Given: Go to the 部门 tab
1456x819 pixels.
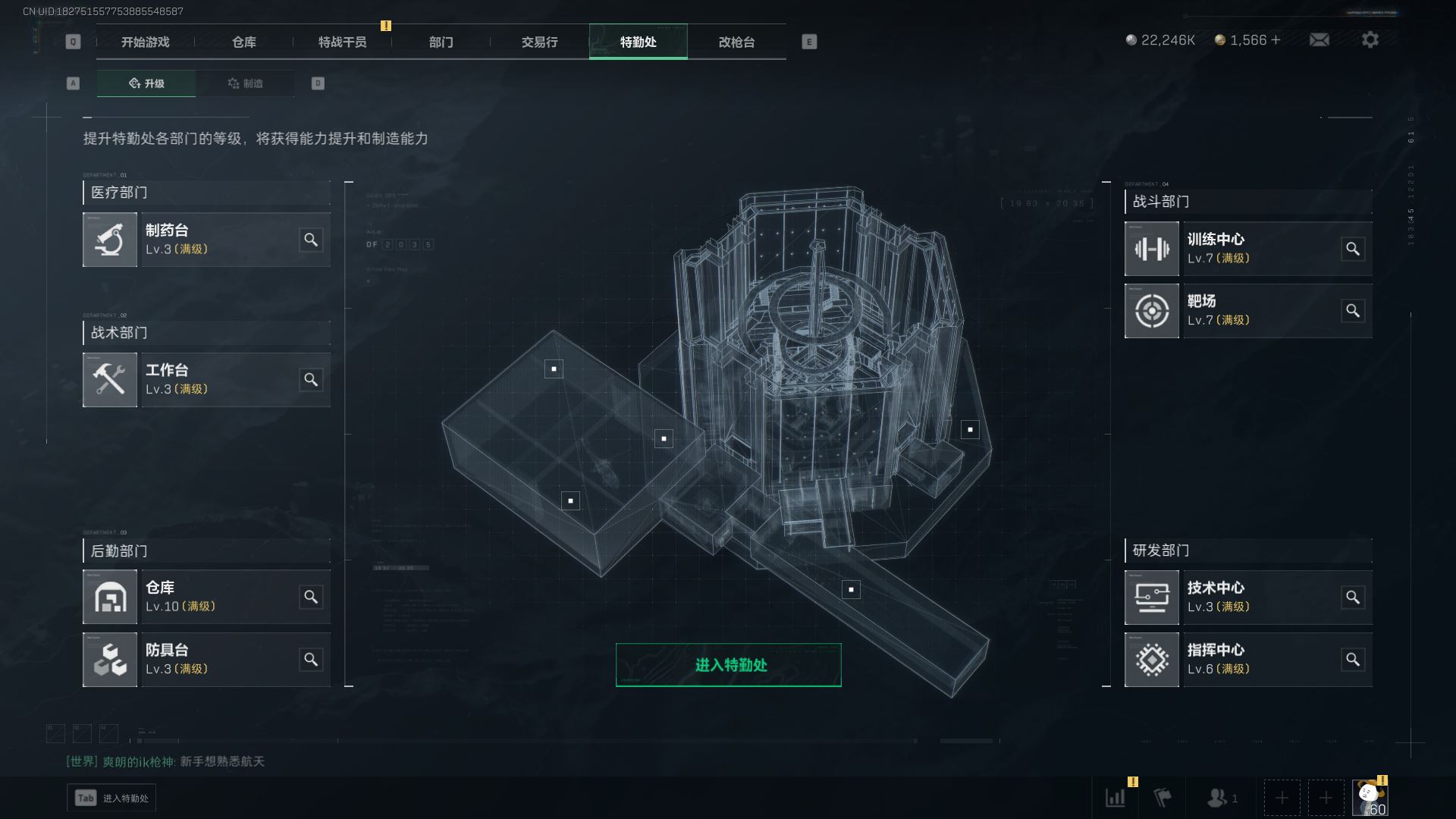Looking at the screenshot, I should coord(441,42).
